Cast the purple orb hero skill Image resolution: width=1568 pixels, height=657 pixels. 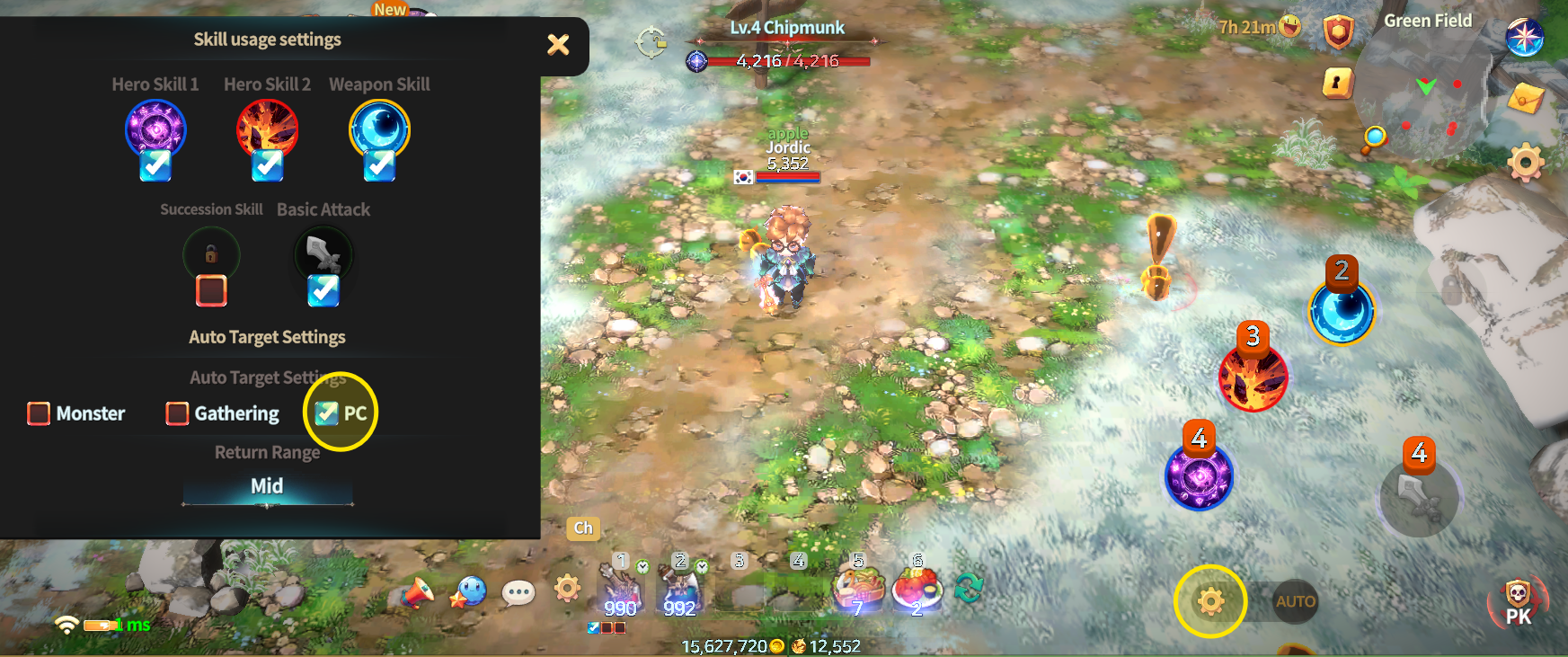click(1199, 476)
